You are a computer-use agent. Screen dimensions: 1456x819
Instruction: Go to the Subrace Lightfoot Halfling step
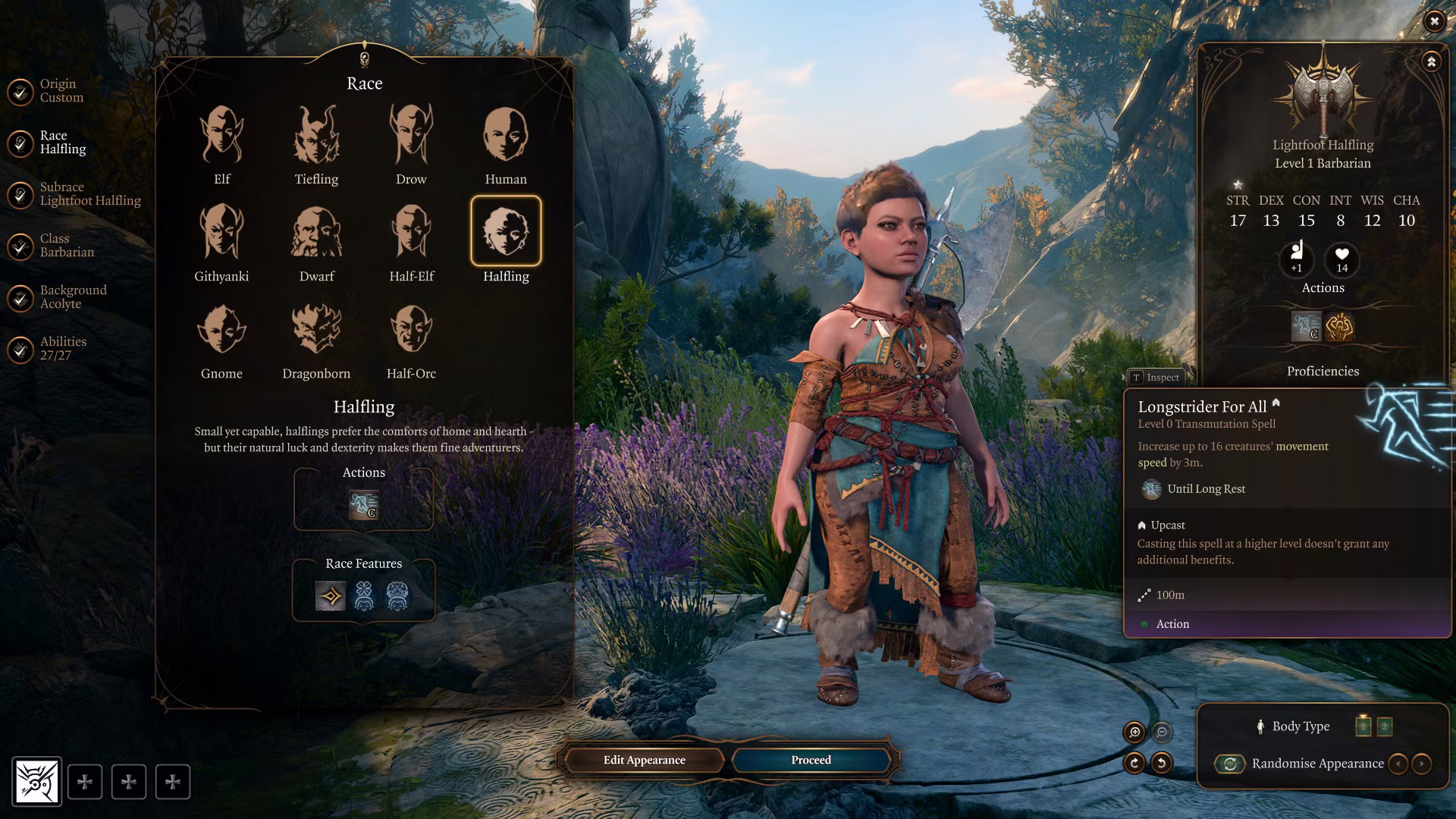click(x=89, y=193)
